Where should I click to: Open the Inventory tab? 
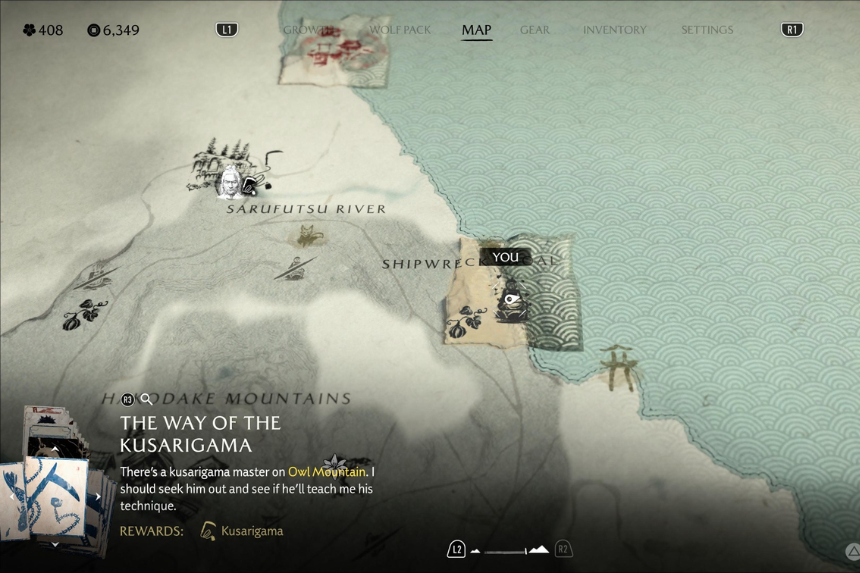[614, 30]
